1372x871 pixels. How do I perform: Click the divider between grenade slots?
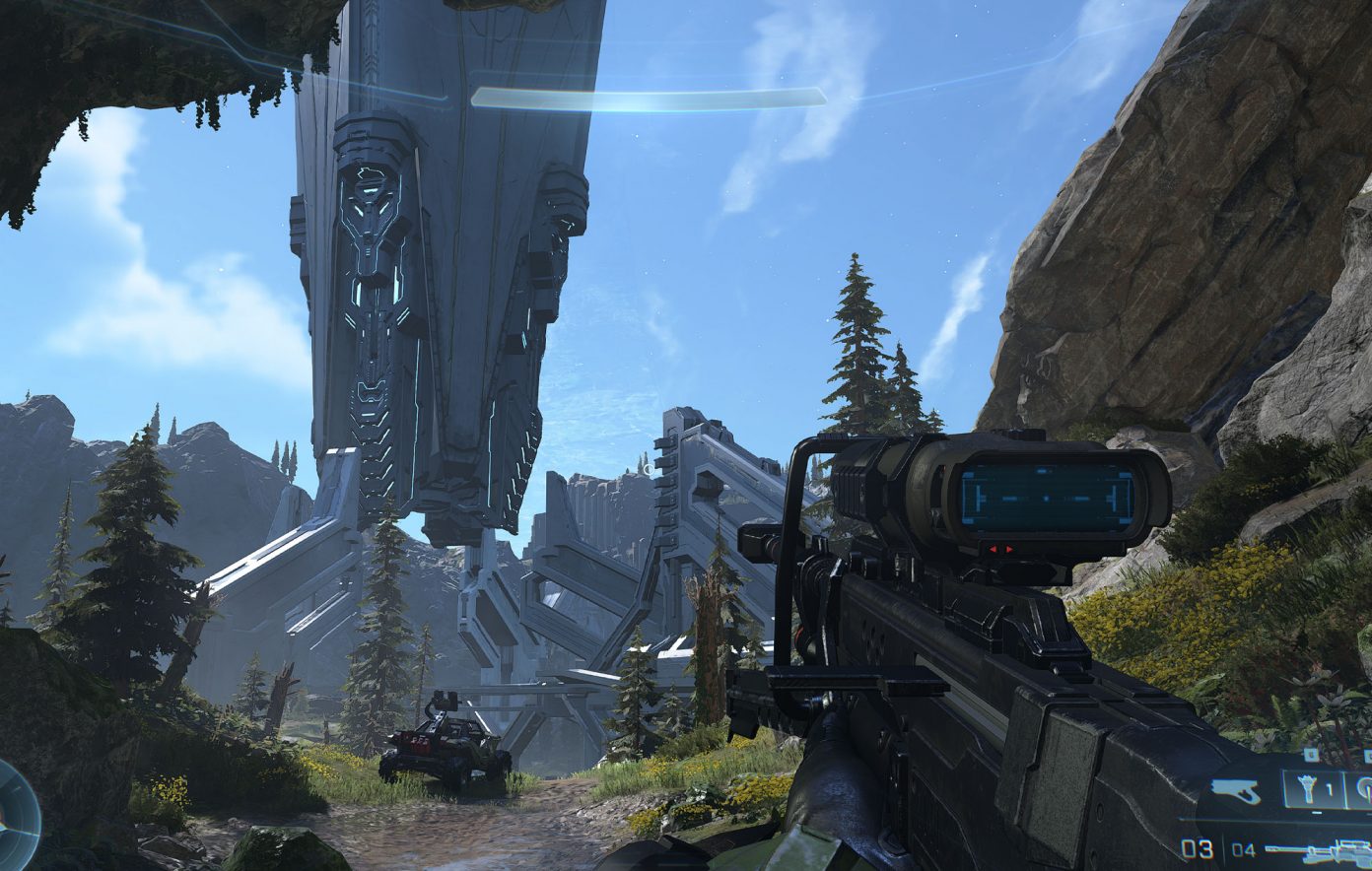tap(1344, 788)
